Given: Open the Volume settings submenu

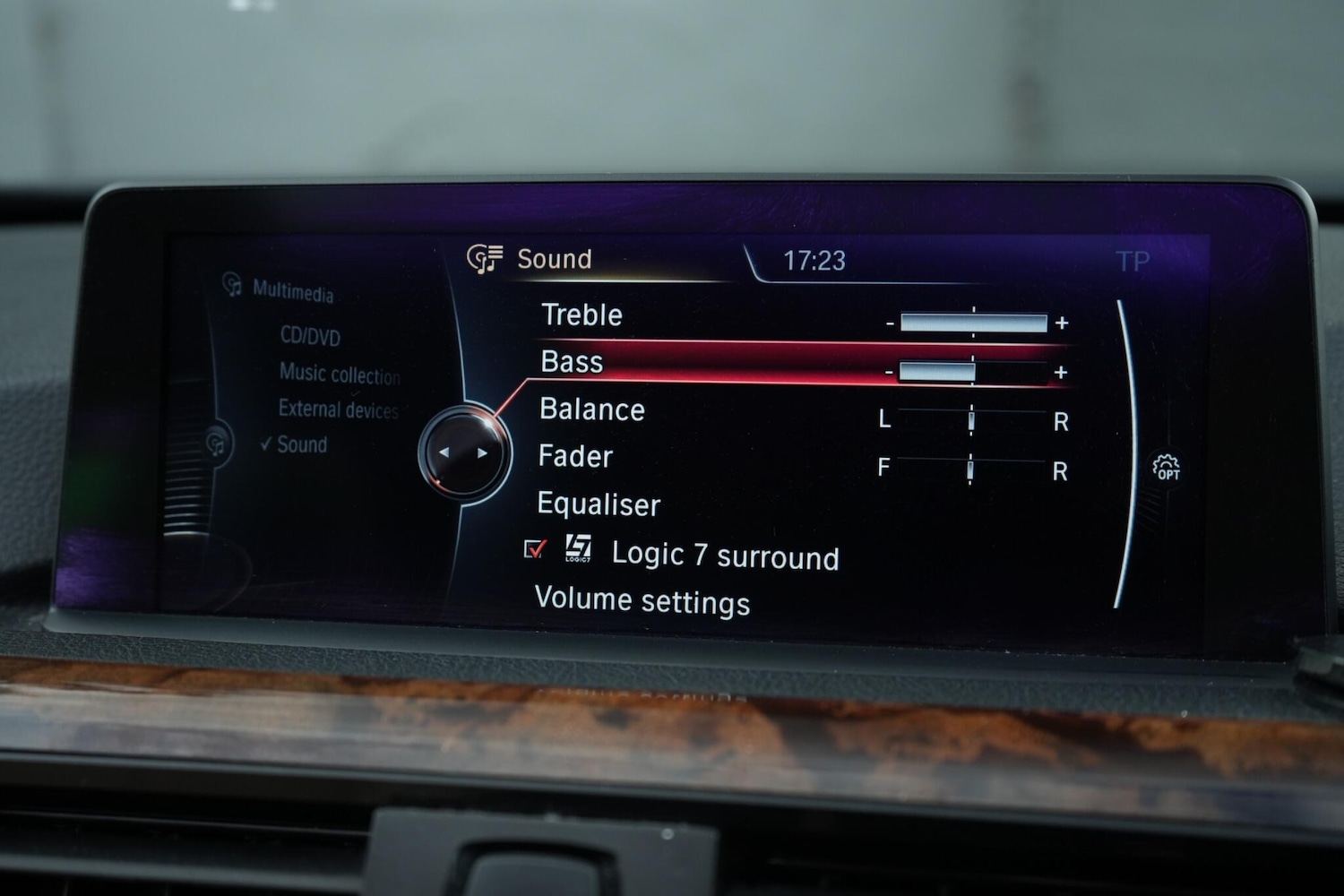Looking at the screenshot, I should pyautogui.click(x=642, y=601).
